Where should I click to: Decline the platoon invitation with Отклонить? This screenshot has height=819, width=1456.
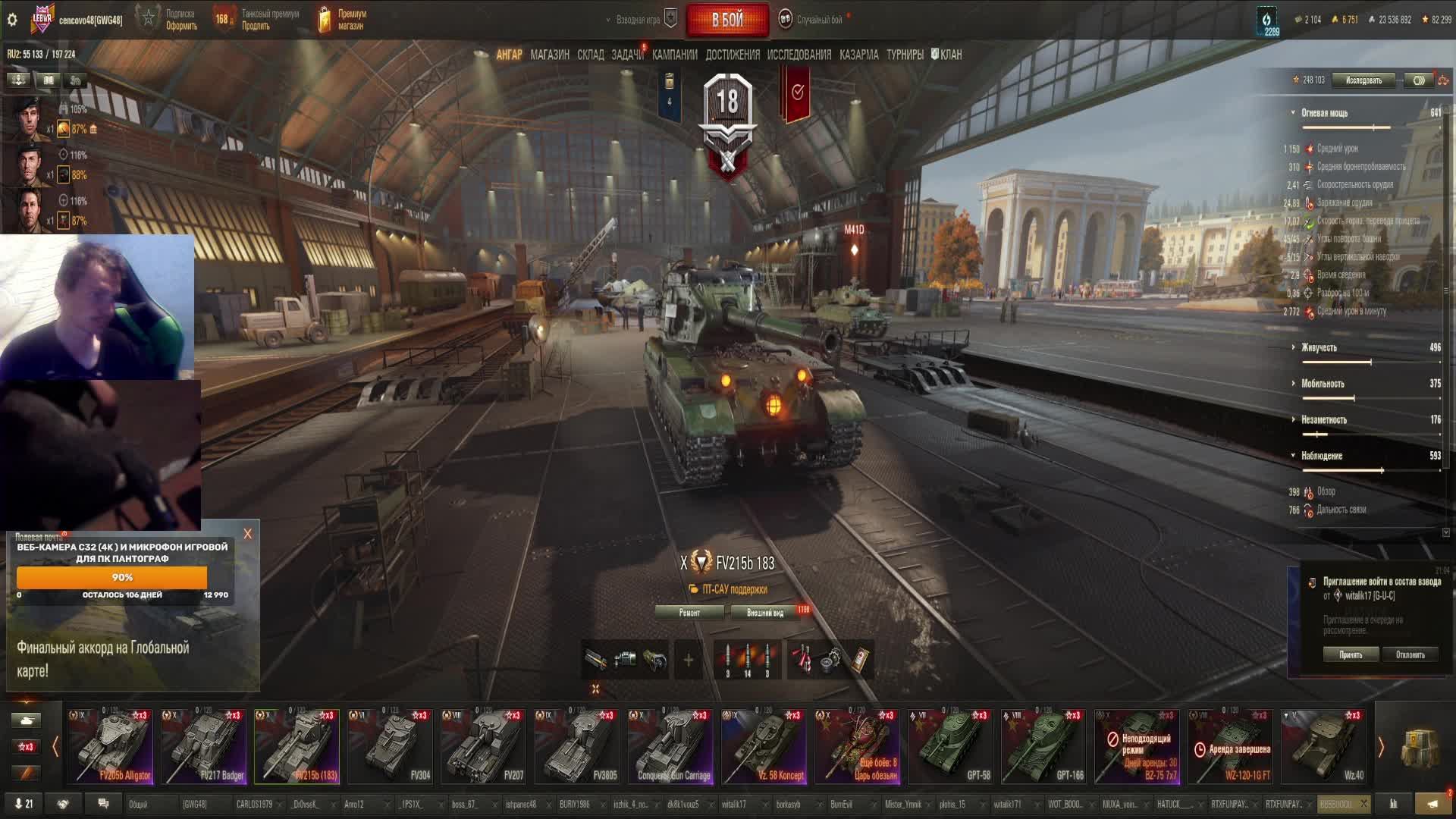[x=1410, y=654]
